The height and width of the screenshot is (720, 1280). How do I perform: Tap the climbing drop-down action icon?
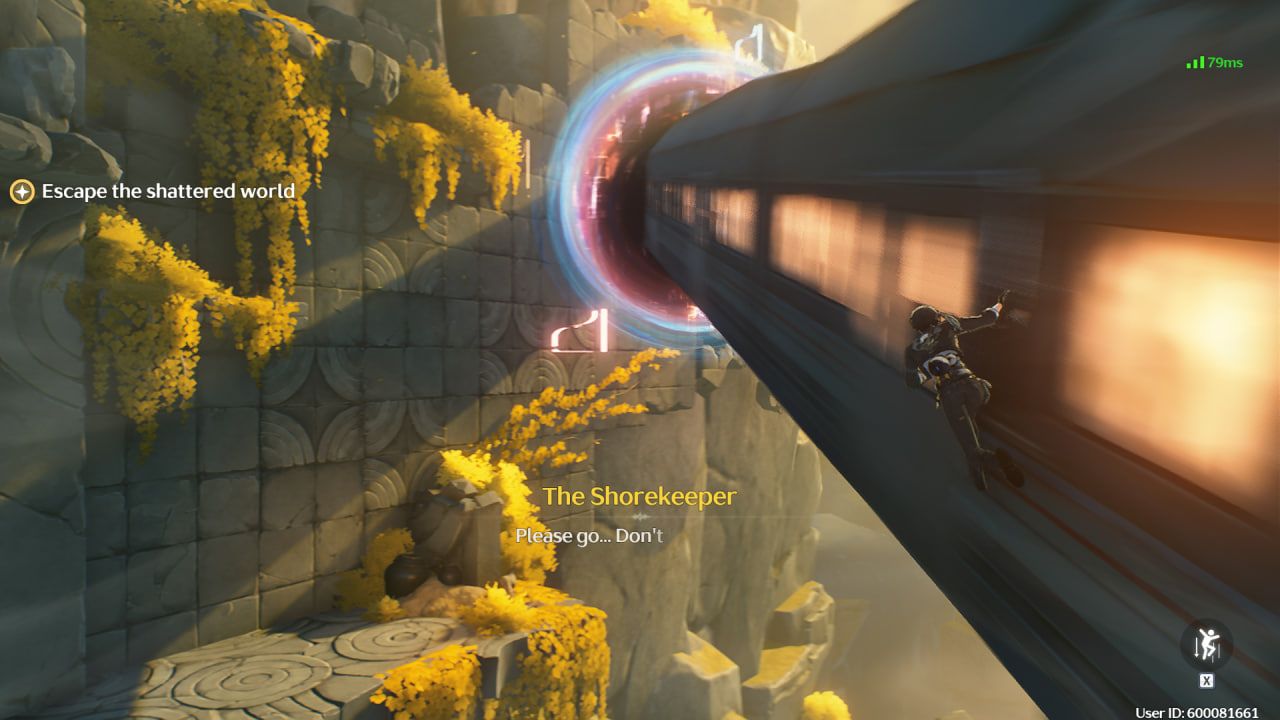pyautogui.click(x=1206, y=646)
